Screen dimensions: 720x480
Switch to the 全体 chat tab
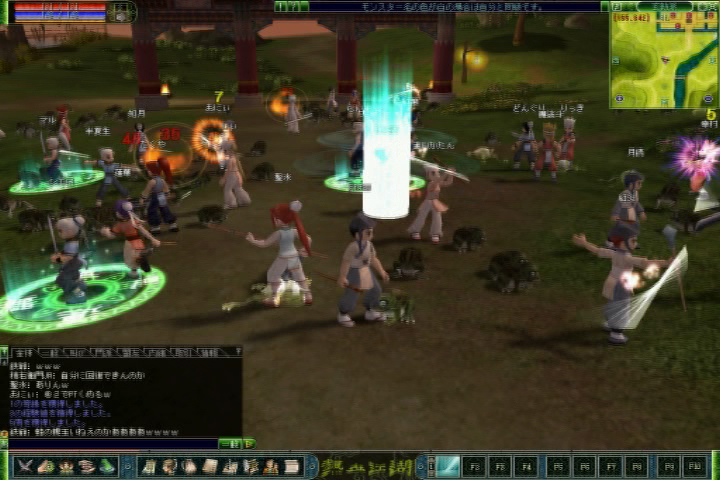(x=23, y=352)
